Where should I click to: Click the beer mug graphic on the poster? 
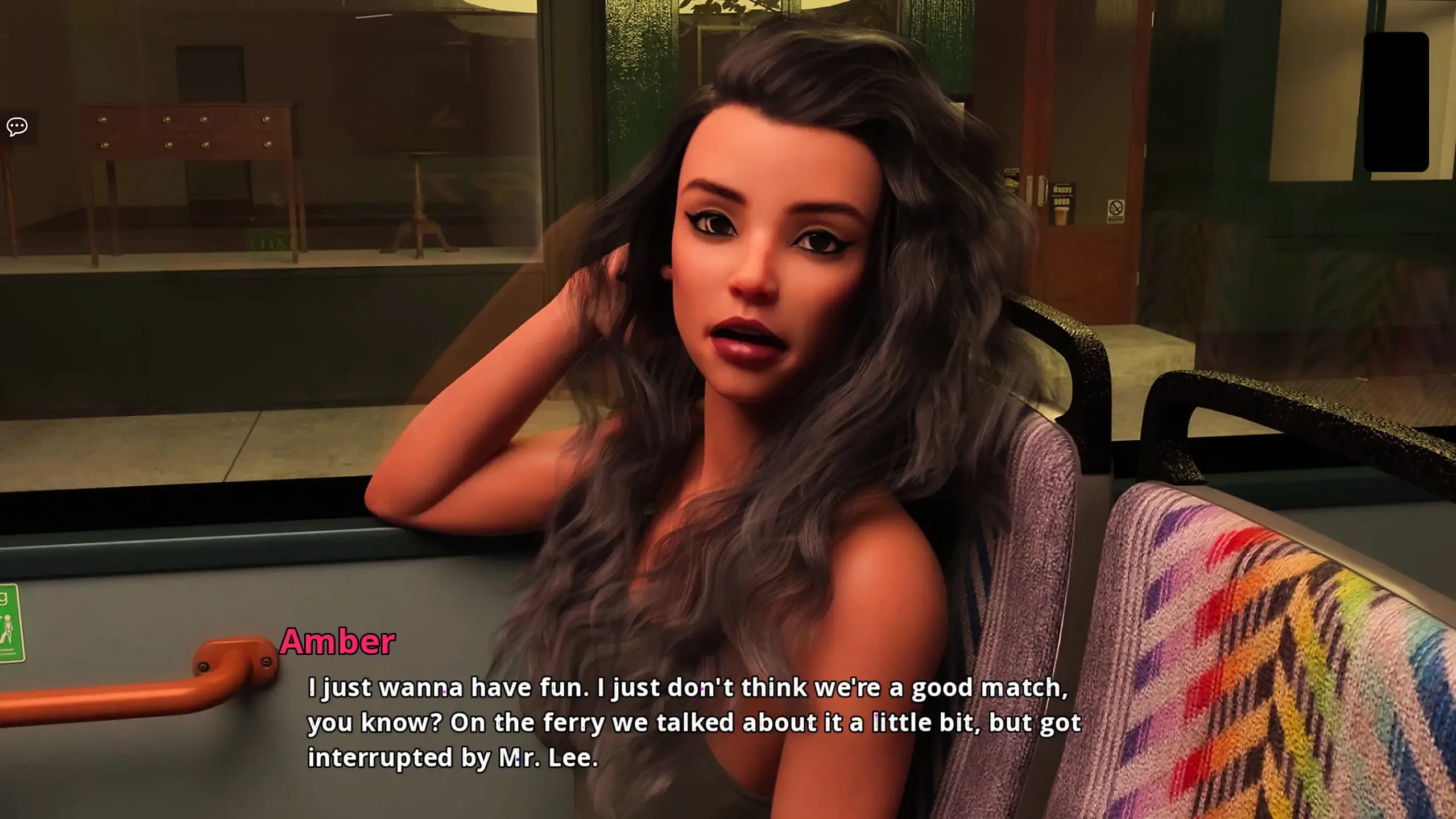click(1061, 216)
